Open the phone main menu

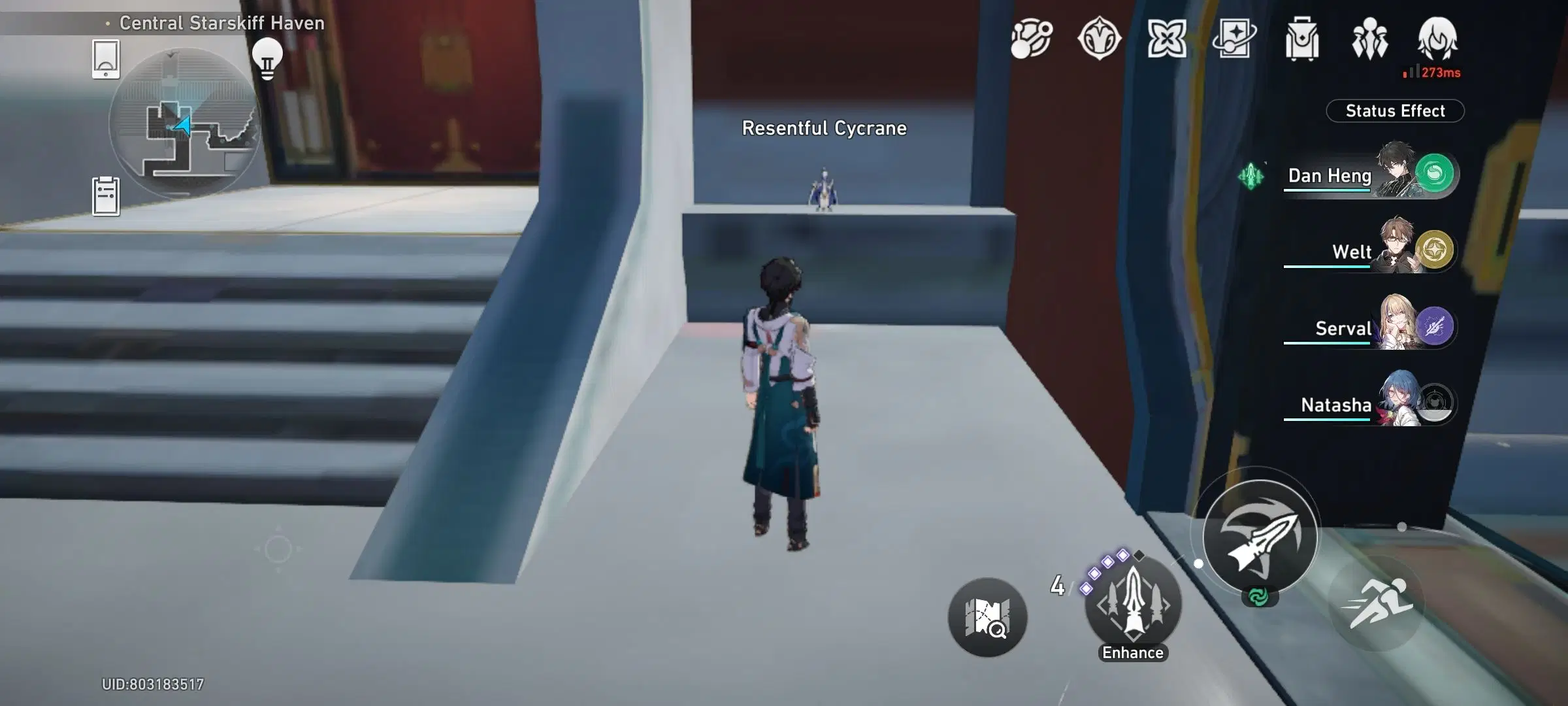[106, 59]
